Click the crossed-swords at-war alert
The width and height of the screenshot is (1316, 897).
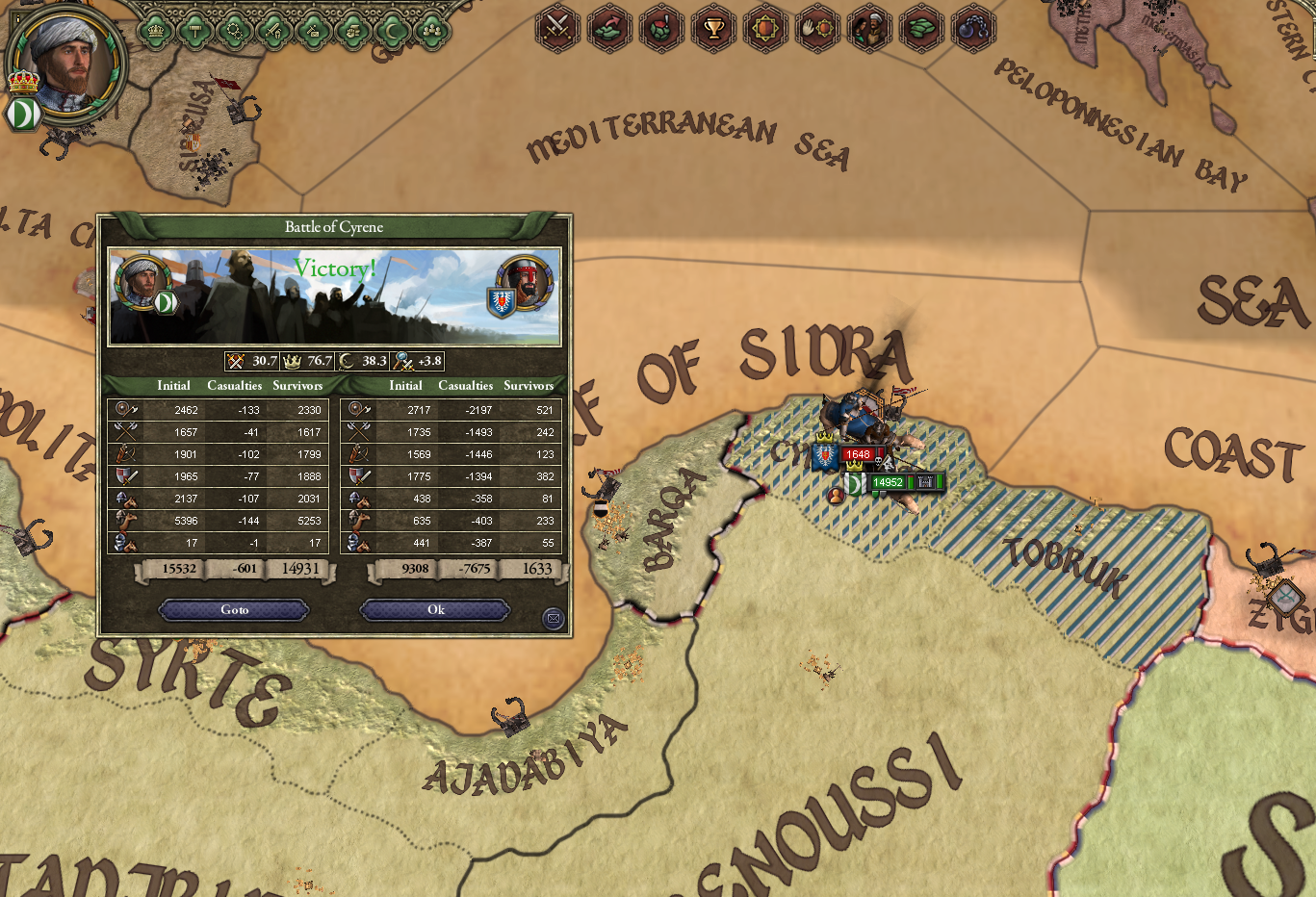point(556,29)
